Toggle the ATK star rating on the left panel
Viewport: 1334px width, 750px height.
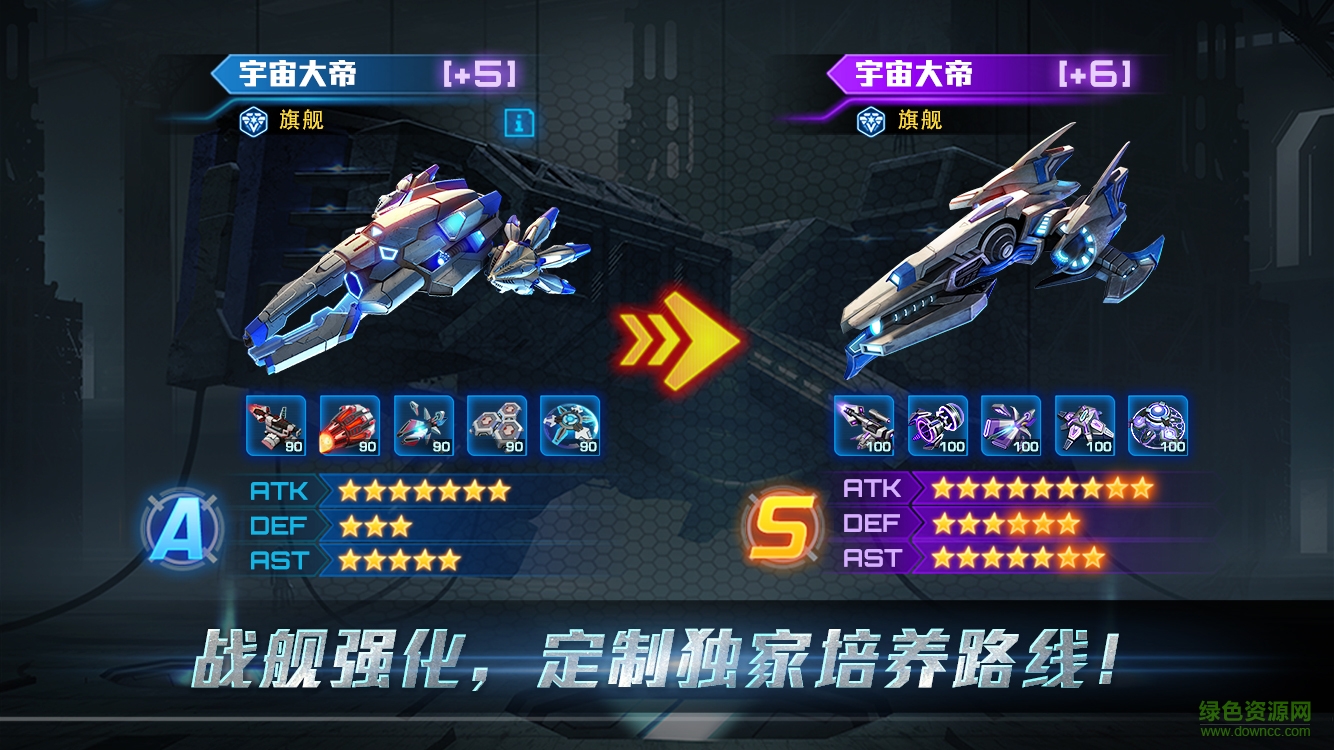point(420,490)
